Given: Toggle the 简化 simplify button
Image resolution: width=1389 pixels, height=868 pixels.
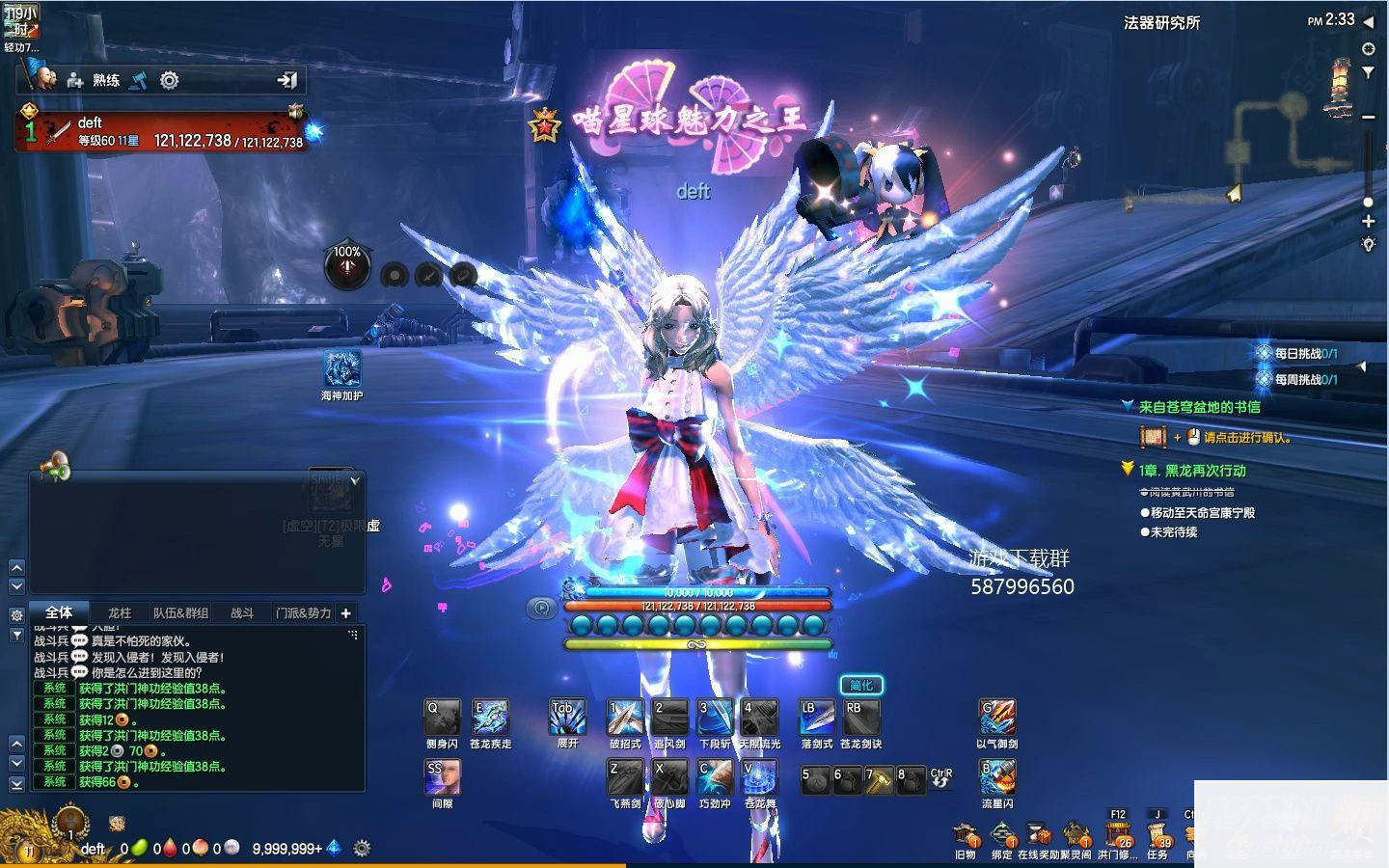Looking at the screenshot, I should pyautogui.click(x=860, y=686).
